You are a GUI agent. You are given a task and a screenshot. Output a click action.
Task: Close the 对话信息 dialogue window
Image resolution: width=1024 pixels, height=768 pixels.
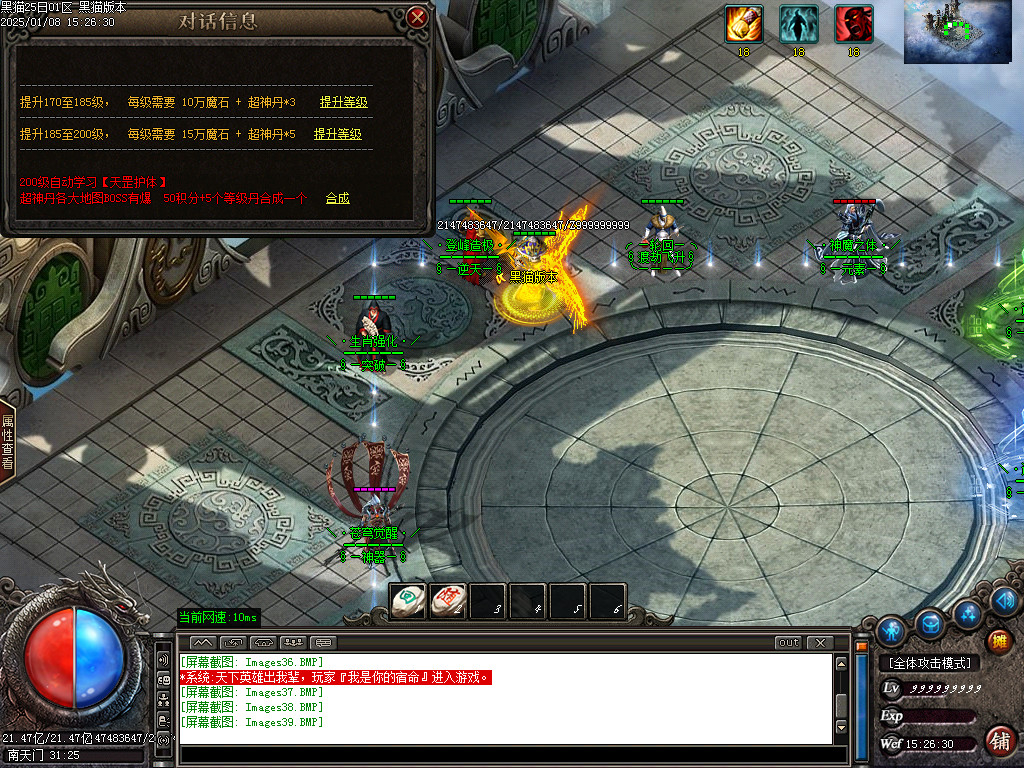tap(418, 17)
